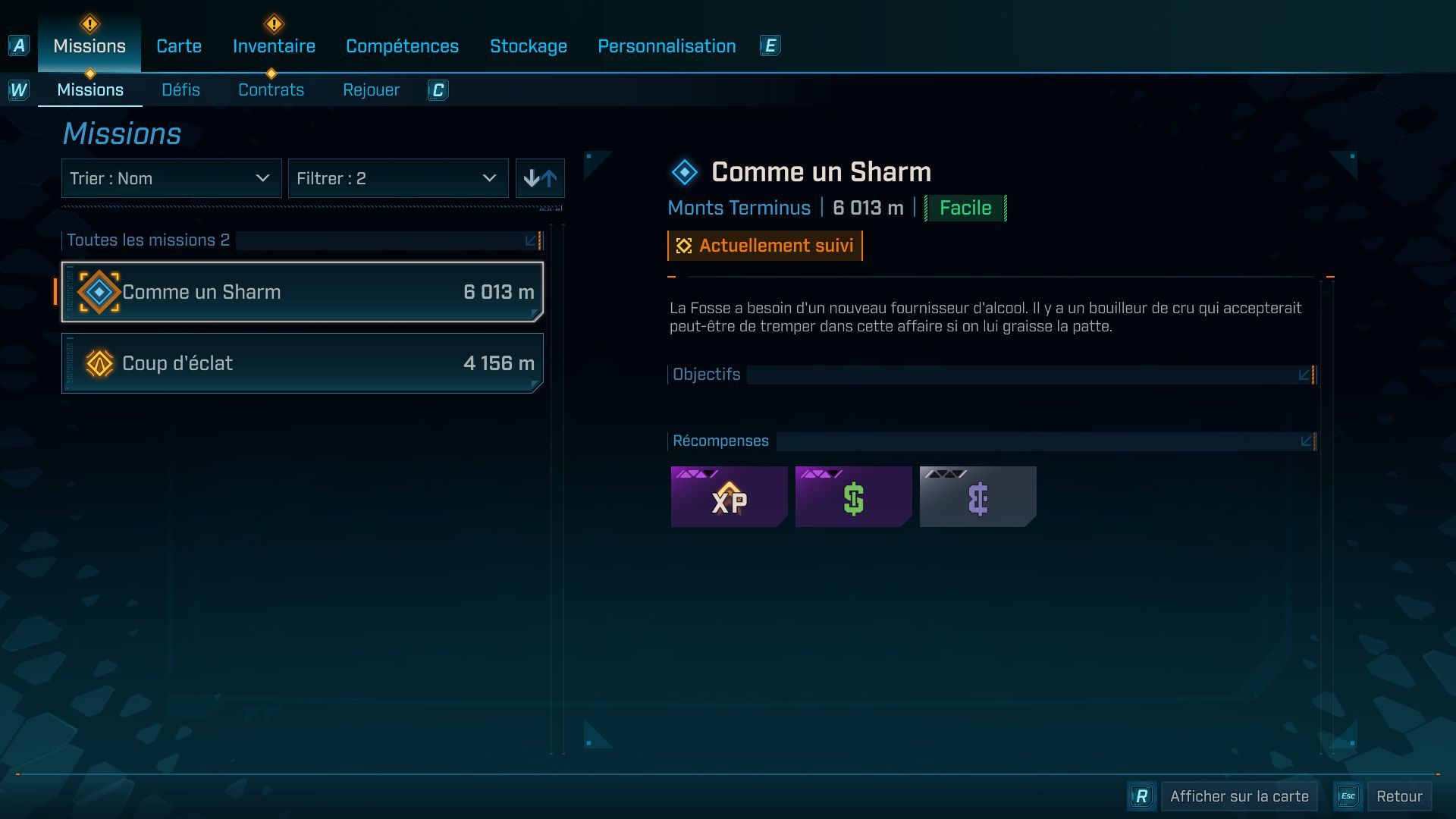Click the green money reward icon
This screenshot has height=819, width=1456.
[x=853, y=497]
